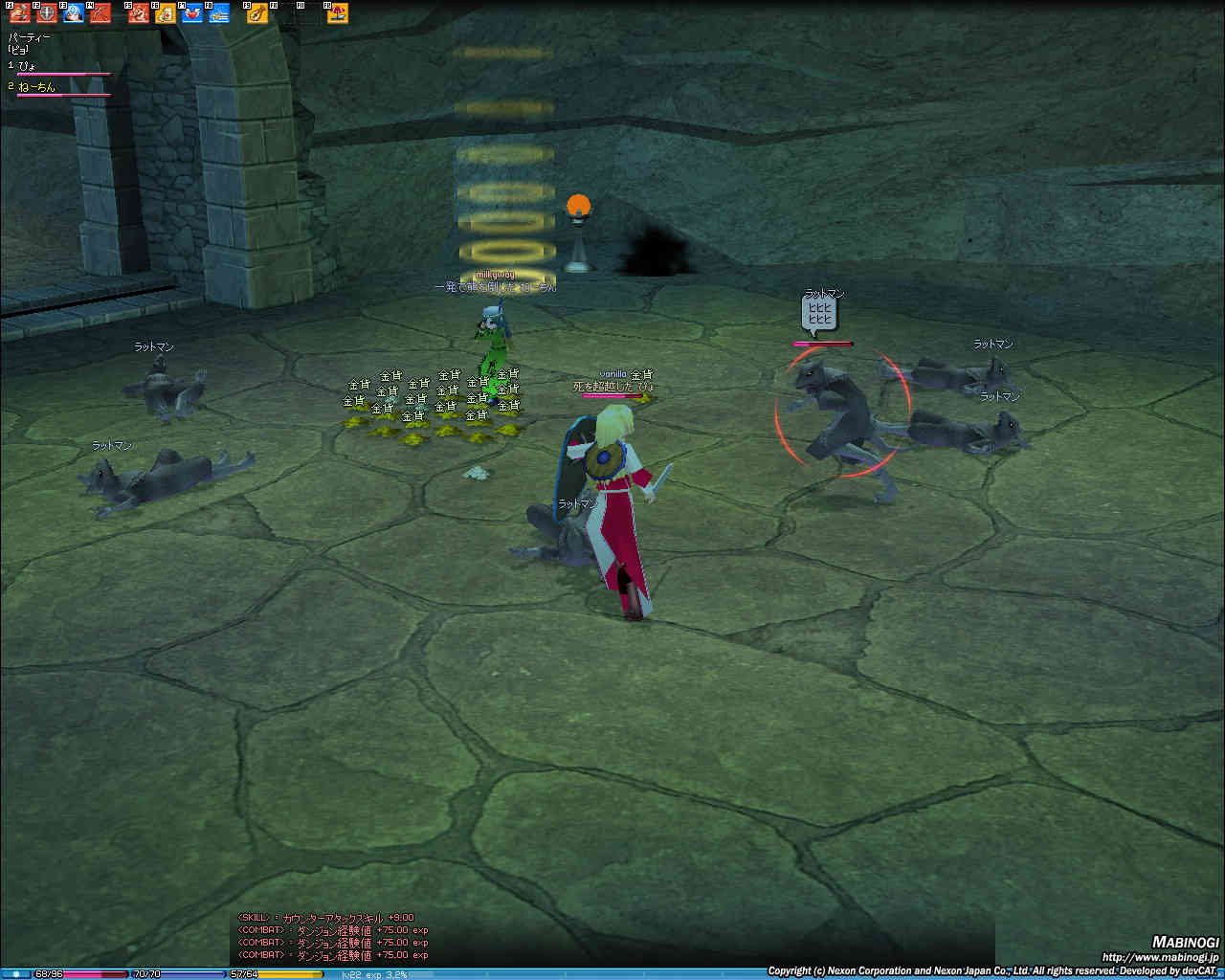Open the main menu button at bottom-left corner

pos(15,973)
